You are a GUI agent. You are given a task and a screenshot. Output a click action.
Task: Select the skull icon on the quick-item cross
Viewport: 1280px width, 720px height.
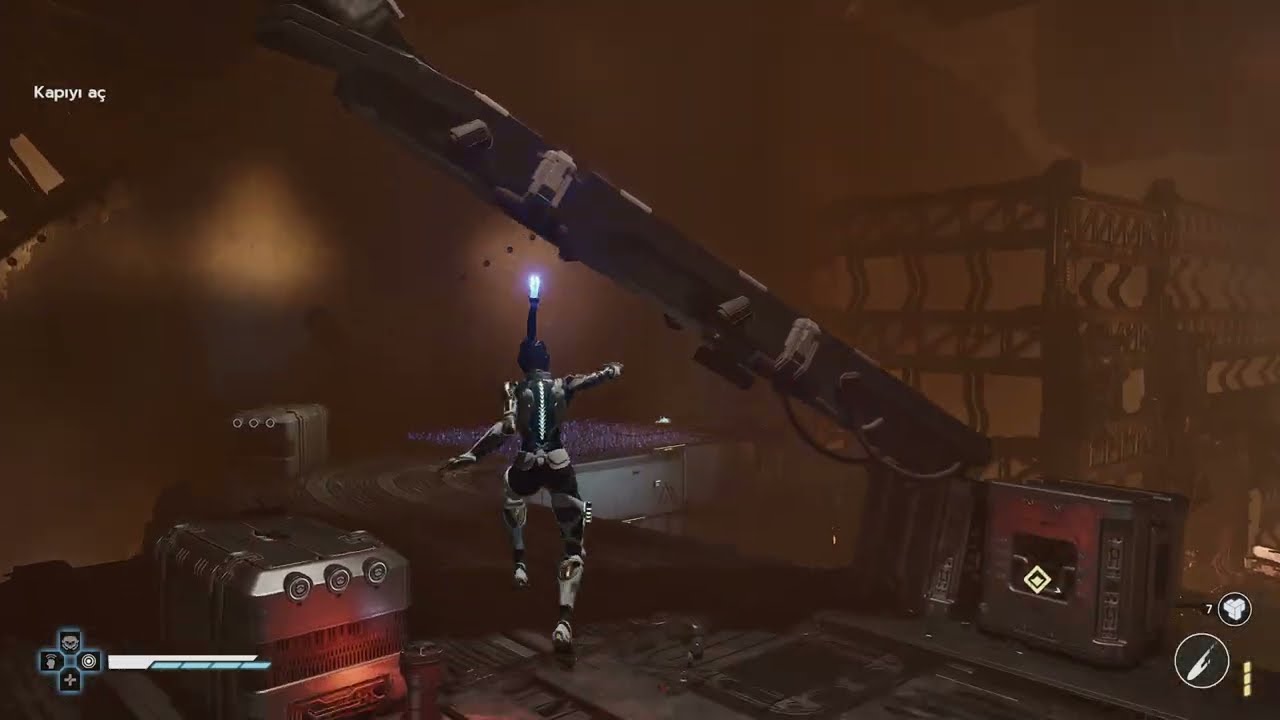pyautogui.click(x=70, y=642)
